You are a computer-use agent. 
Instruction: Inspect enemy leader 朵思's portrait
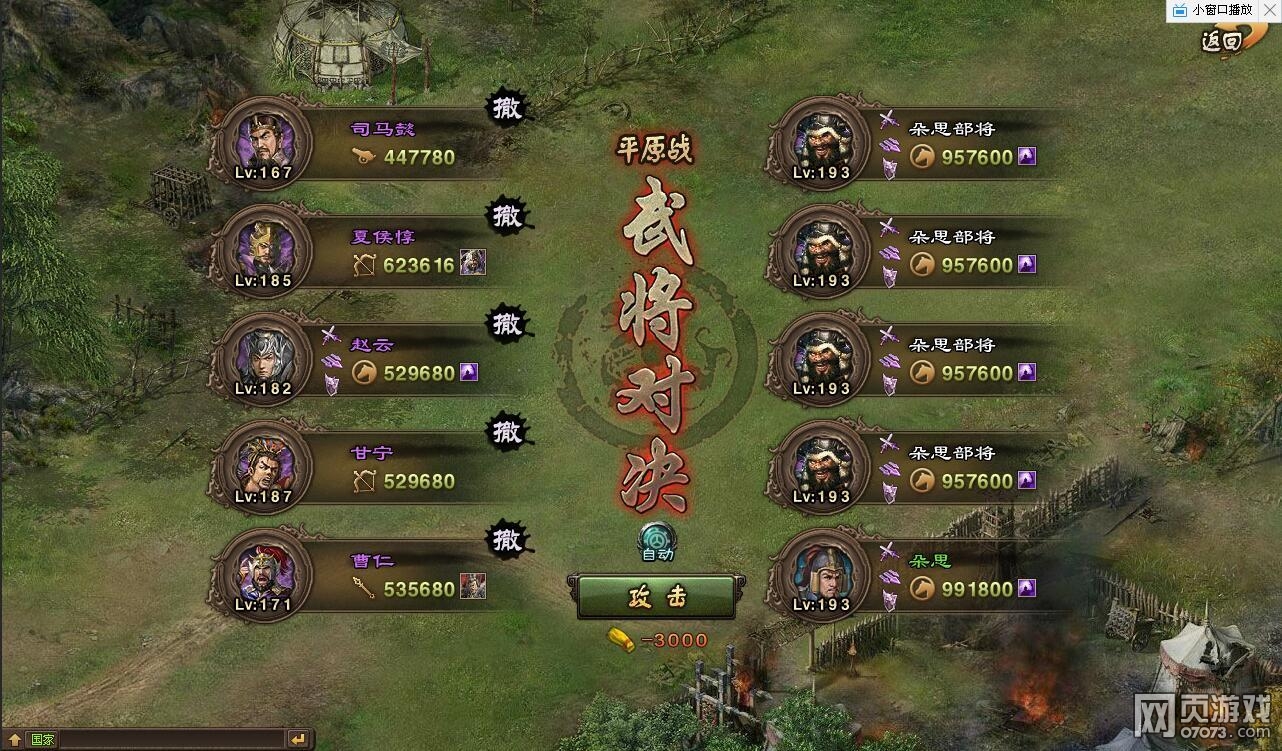coord(822,574)
